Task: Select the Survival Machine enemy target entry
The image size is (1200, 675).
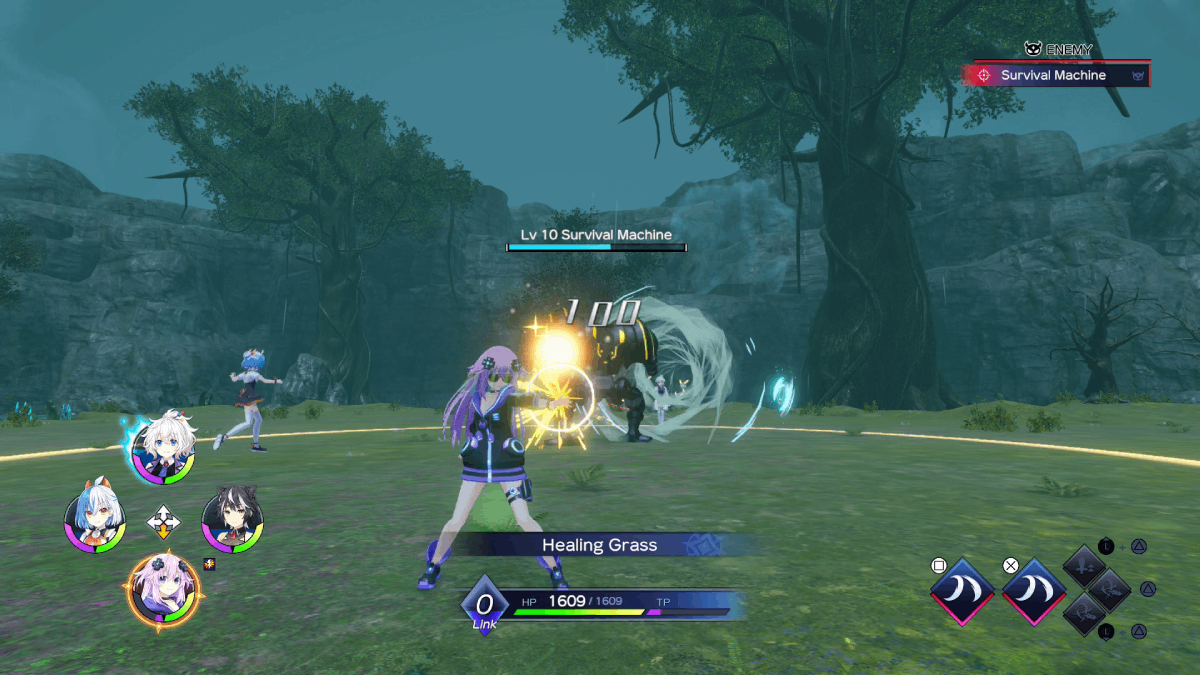Action: 1056,75
